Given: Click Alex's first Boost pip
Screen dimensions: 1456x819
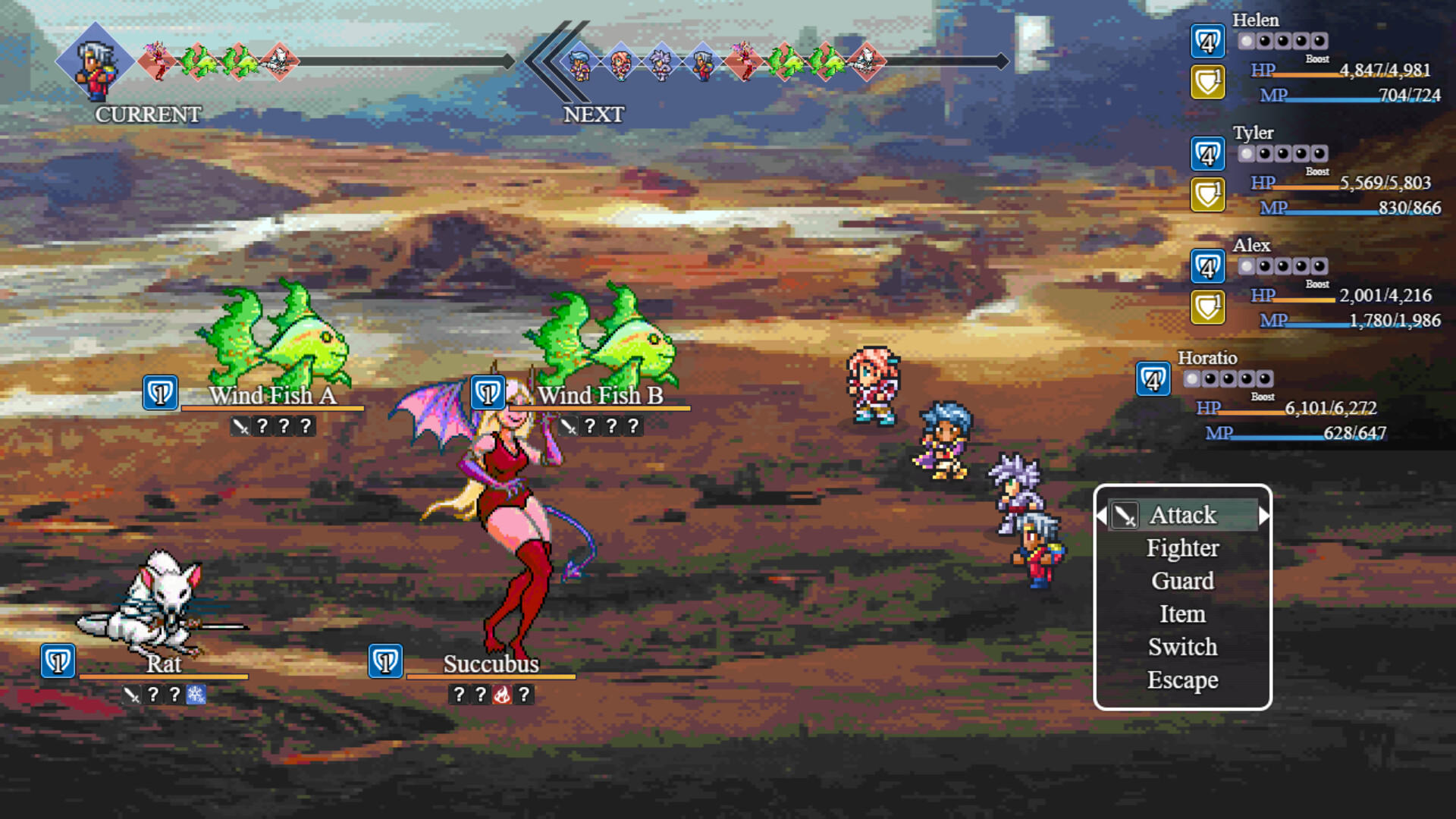Looking at the screenshot, I should click(1247, 267).
